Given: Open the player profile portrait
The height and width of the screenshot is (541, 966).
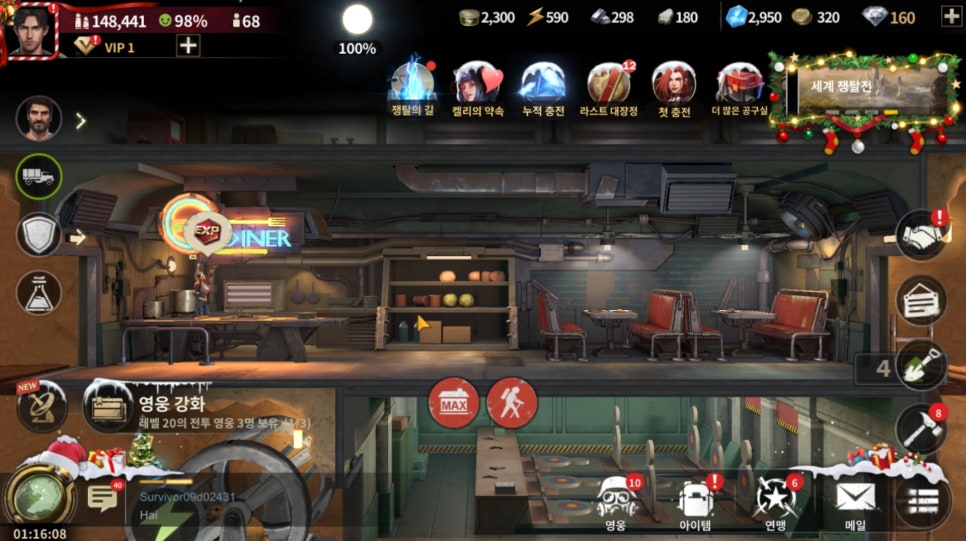Looking at the screenshot, I should coord(31,31).
